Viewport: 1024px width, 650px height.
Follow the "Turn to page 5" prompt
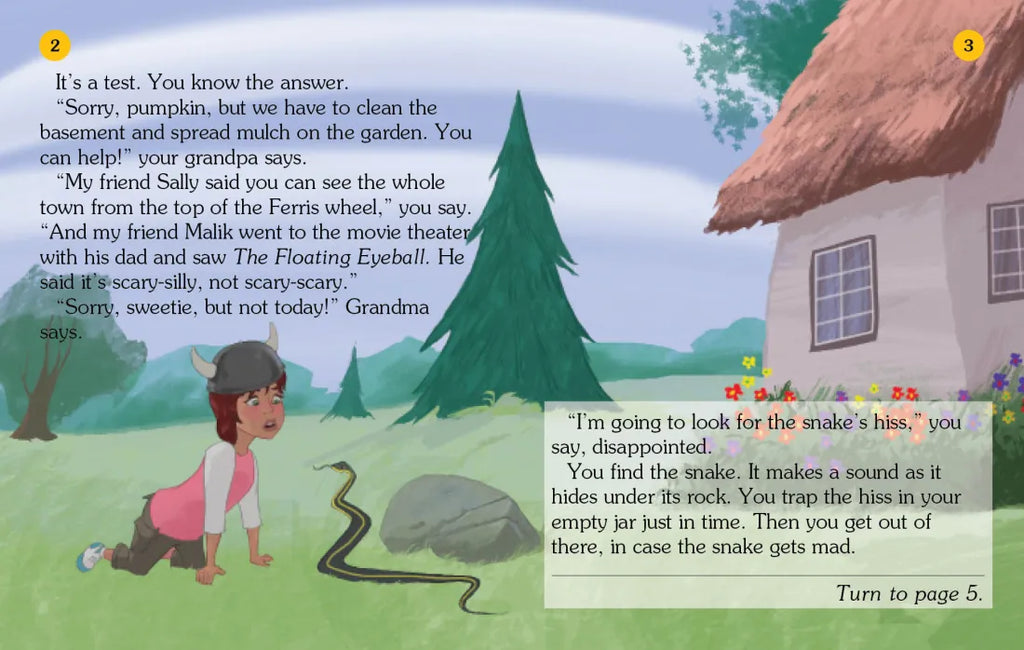[x=909, y=593]
